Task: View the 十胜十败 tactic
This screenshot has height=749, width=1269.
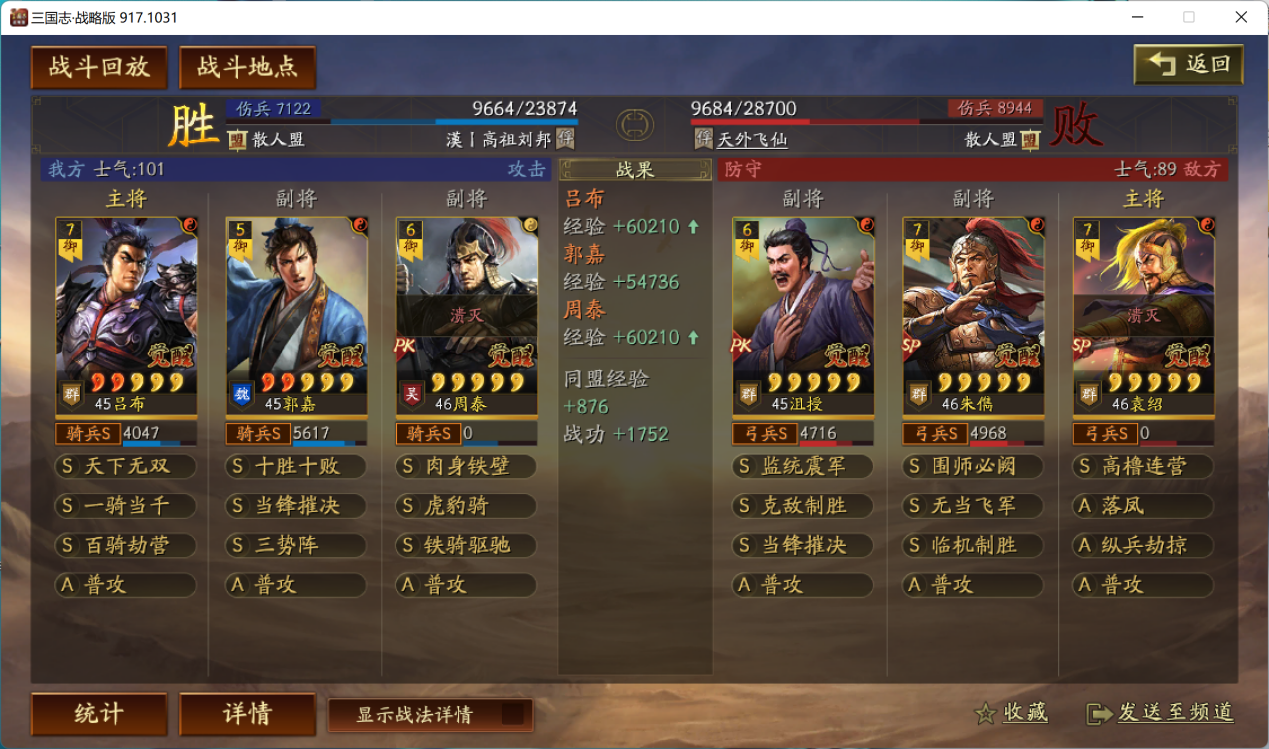Action: [296, 467]
